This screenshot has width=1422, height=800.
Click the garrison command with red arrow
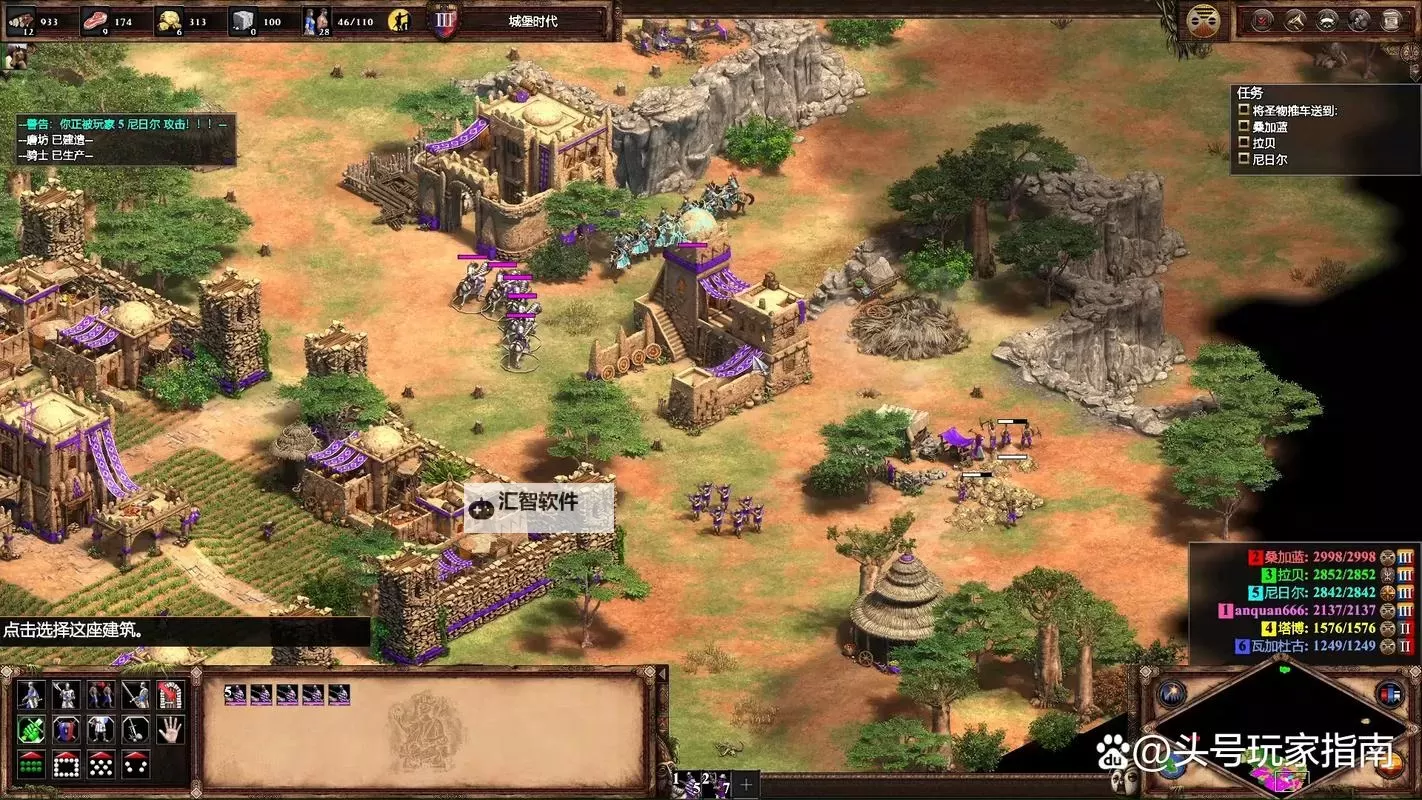tap(170, 695)
